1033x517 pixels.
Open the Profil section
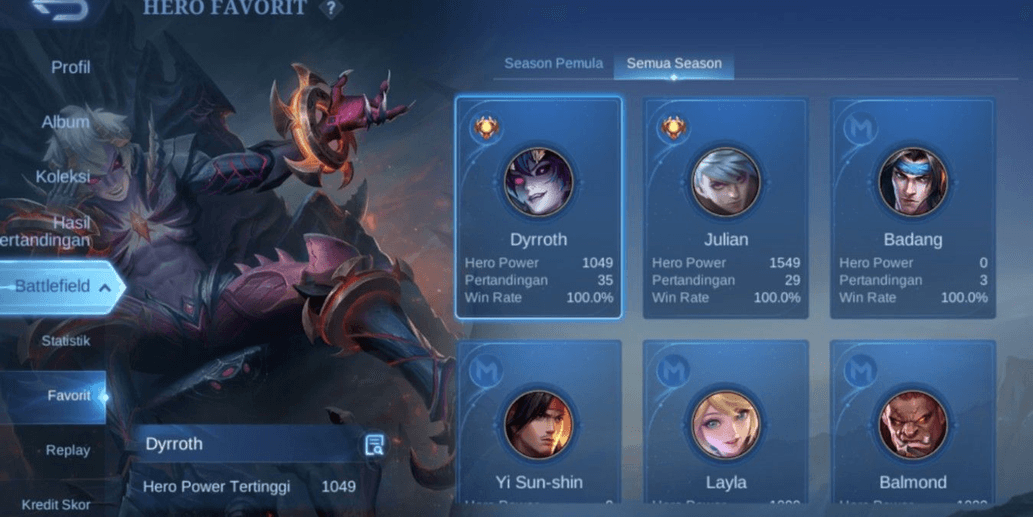[x=71, y=67]
